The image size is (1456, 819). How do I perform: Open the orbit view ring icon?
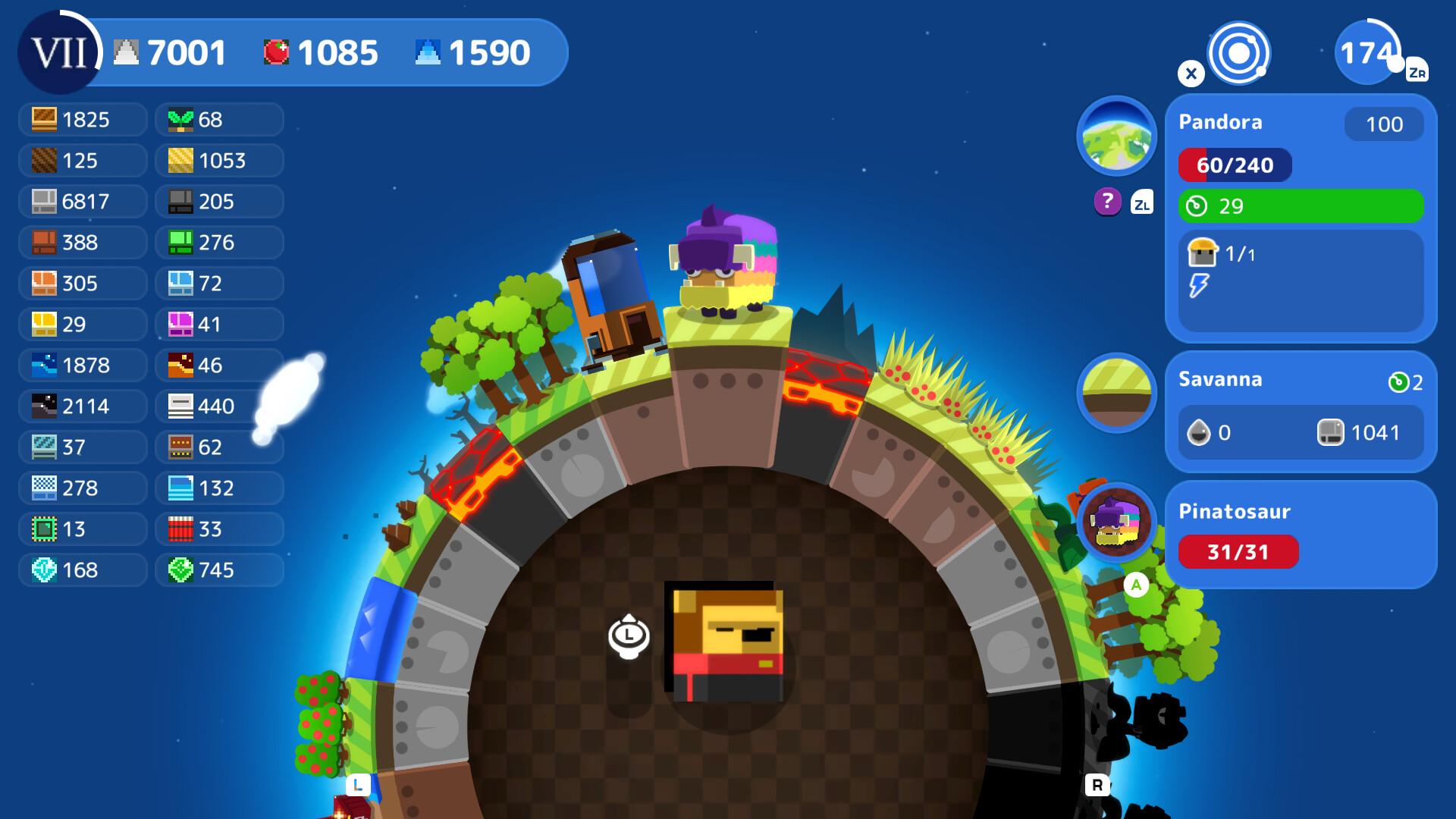(1238, 53)
